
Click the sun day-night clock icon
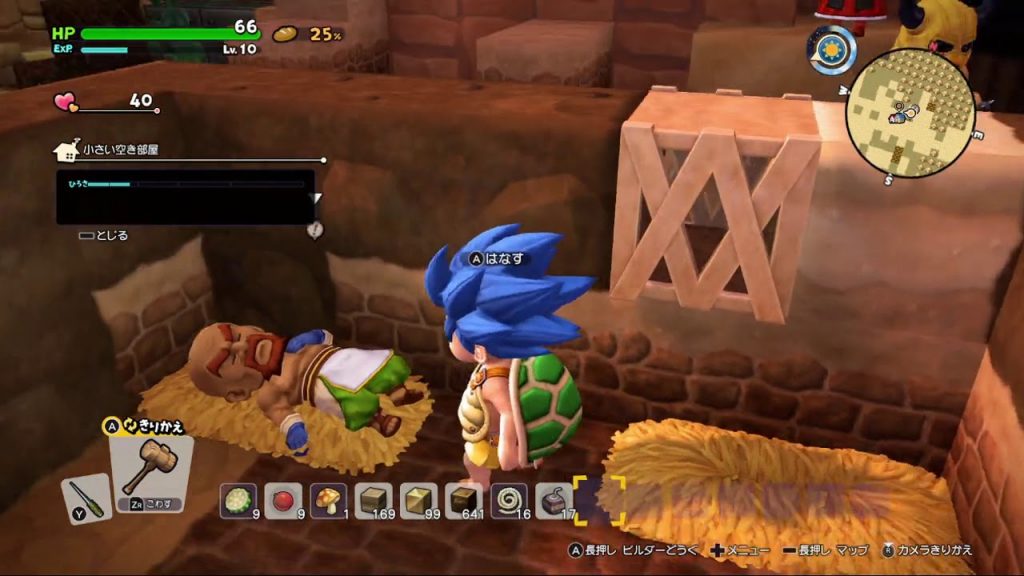click(x=831, y=49)
